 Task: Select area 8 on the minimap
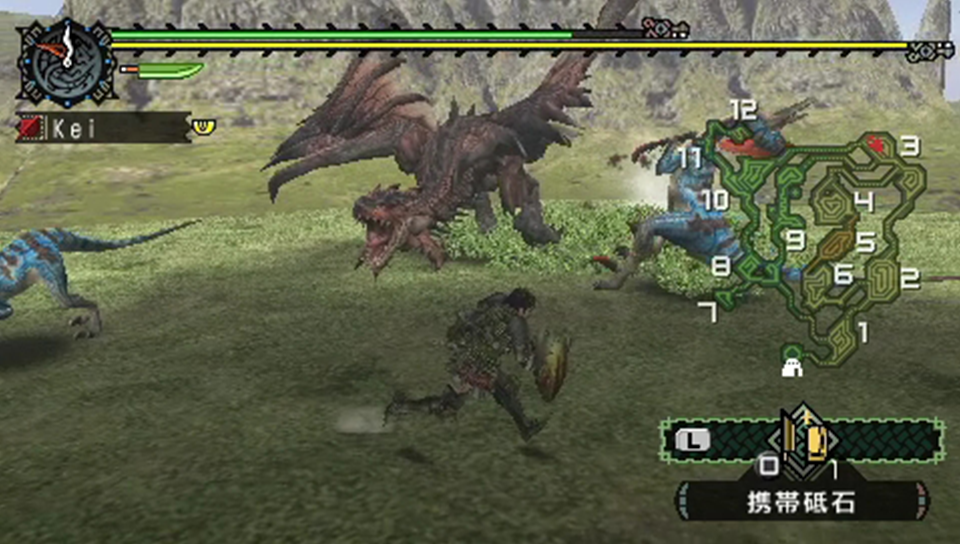(x=721, y=267)
